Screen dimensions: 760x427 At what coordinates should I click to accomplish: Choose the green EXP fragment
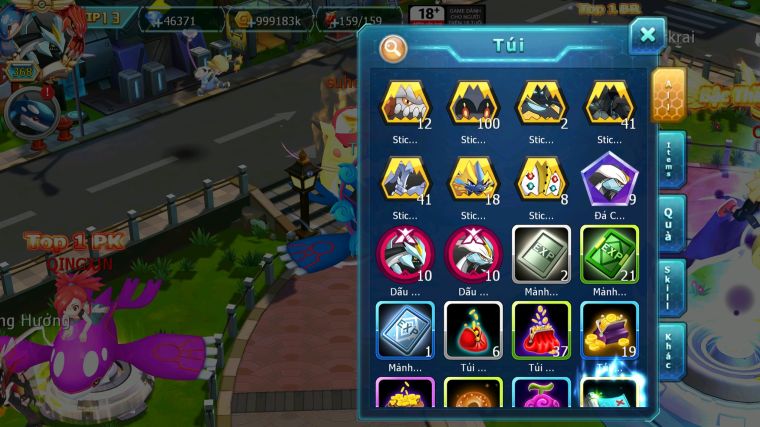click(x=609, y=253)
